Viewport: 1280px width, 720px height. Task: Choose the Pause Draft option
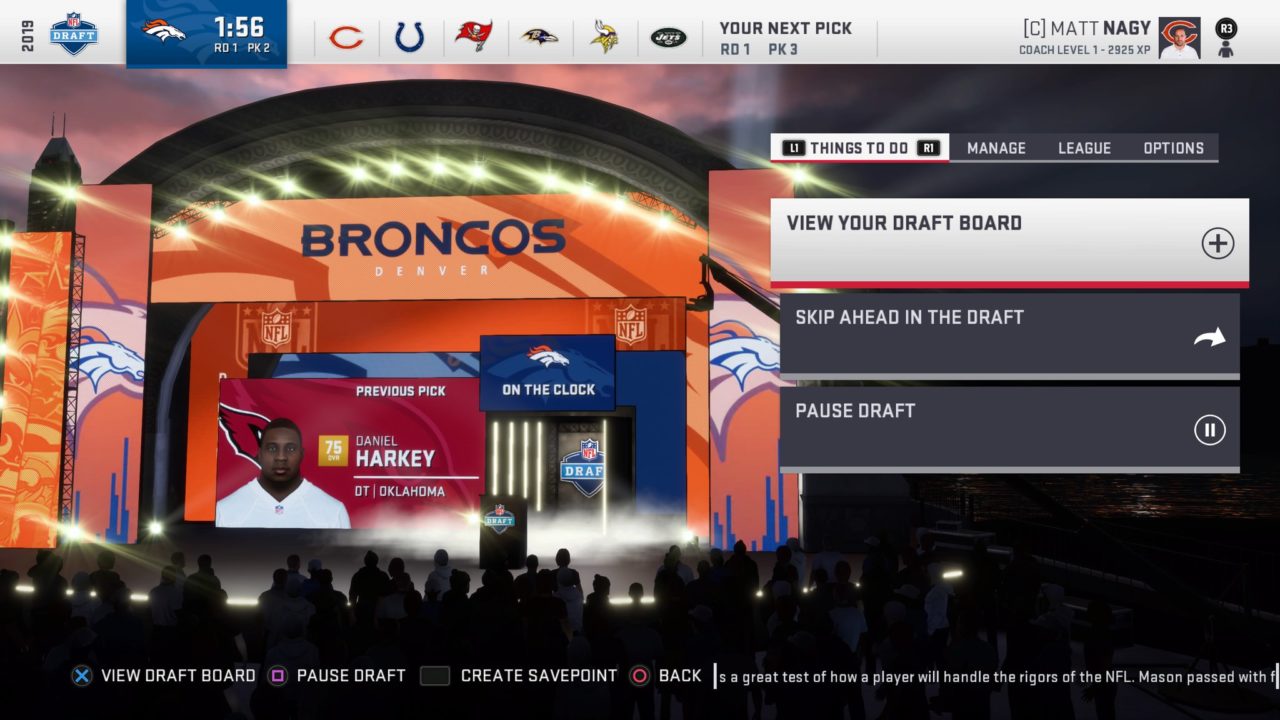click(1009, 428)
